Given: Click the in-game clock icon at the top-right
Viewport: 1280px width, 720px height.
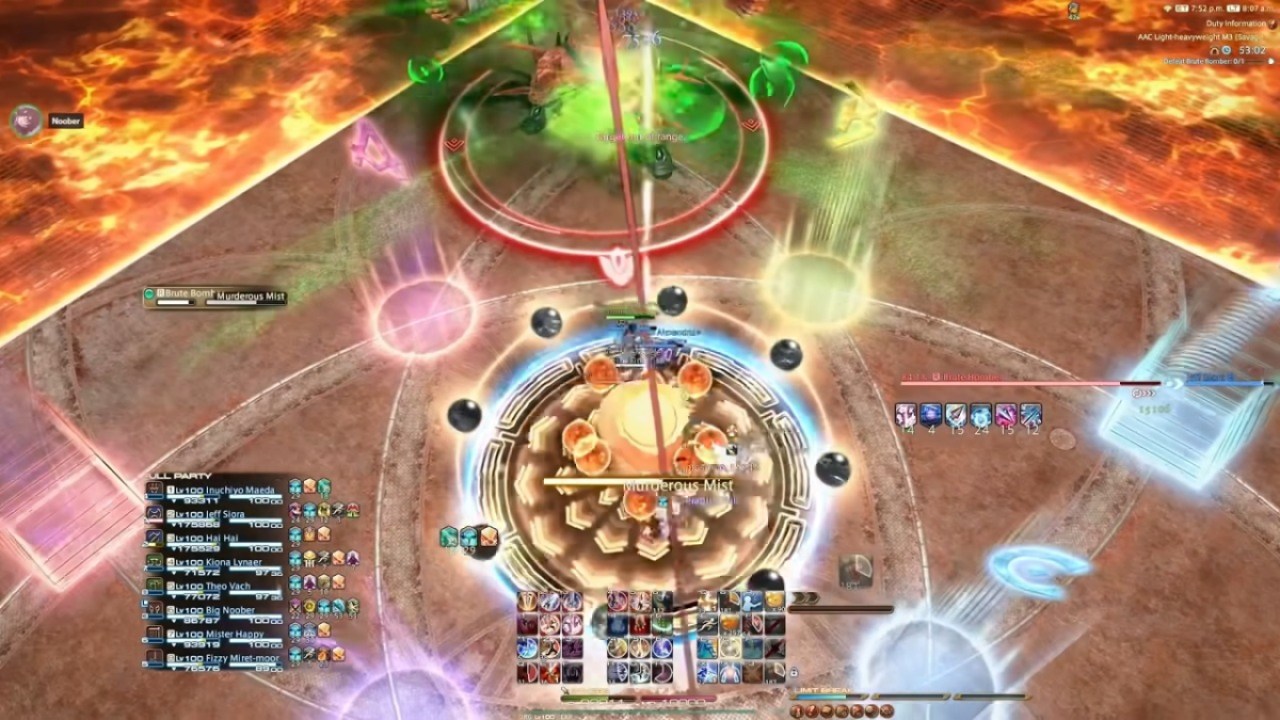Looking at the screenshot, I should click(x=1178, y=8).
